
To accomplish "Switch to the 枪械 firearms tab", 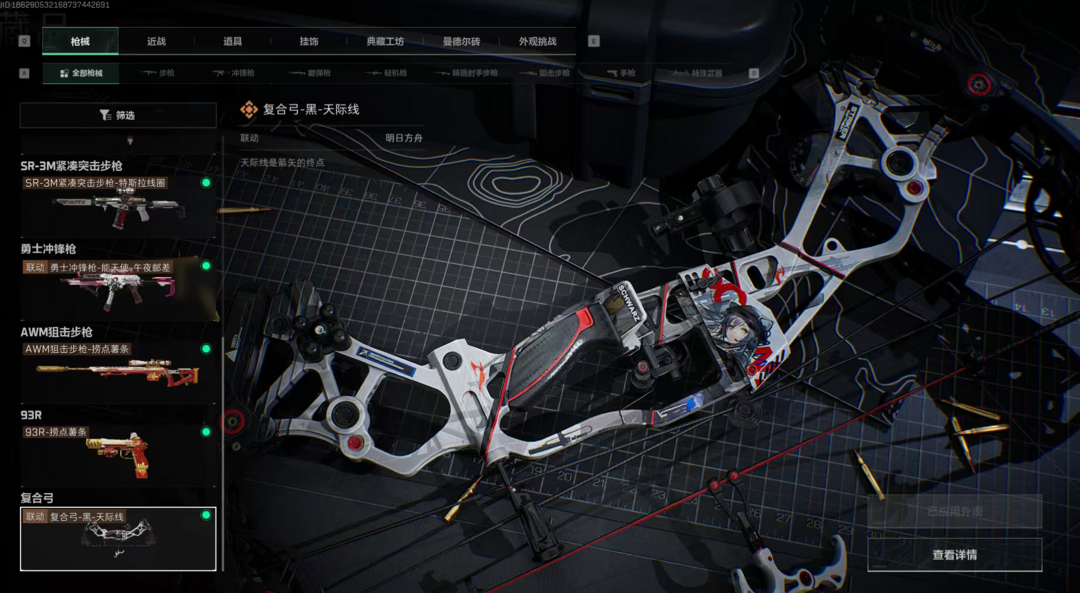I will (x=80, y=41).
